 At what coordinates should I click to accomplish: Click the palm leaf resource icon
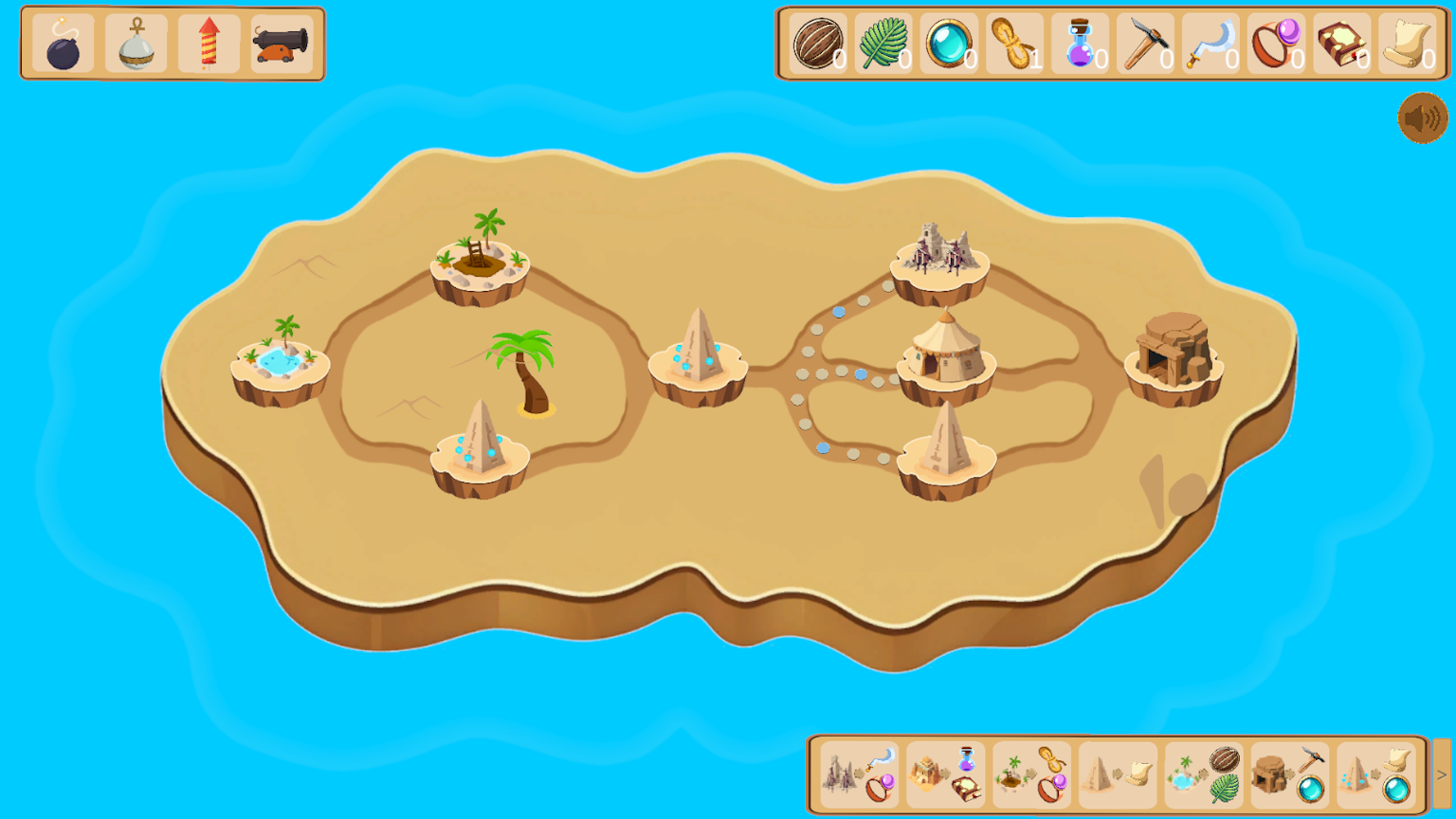point(883,42)
